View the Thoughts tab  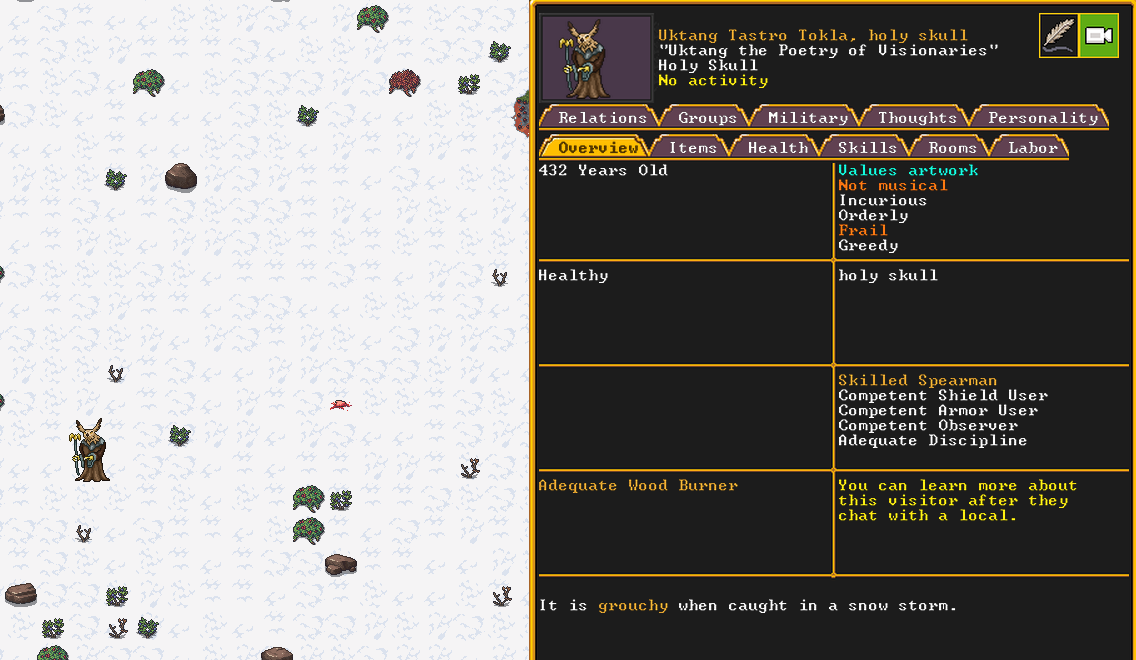coord(917,118)
